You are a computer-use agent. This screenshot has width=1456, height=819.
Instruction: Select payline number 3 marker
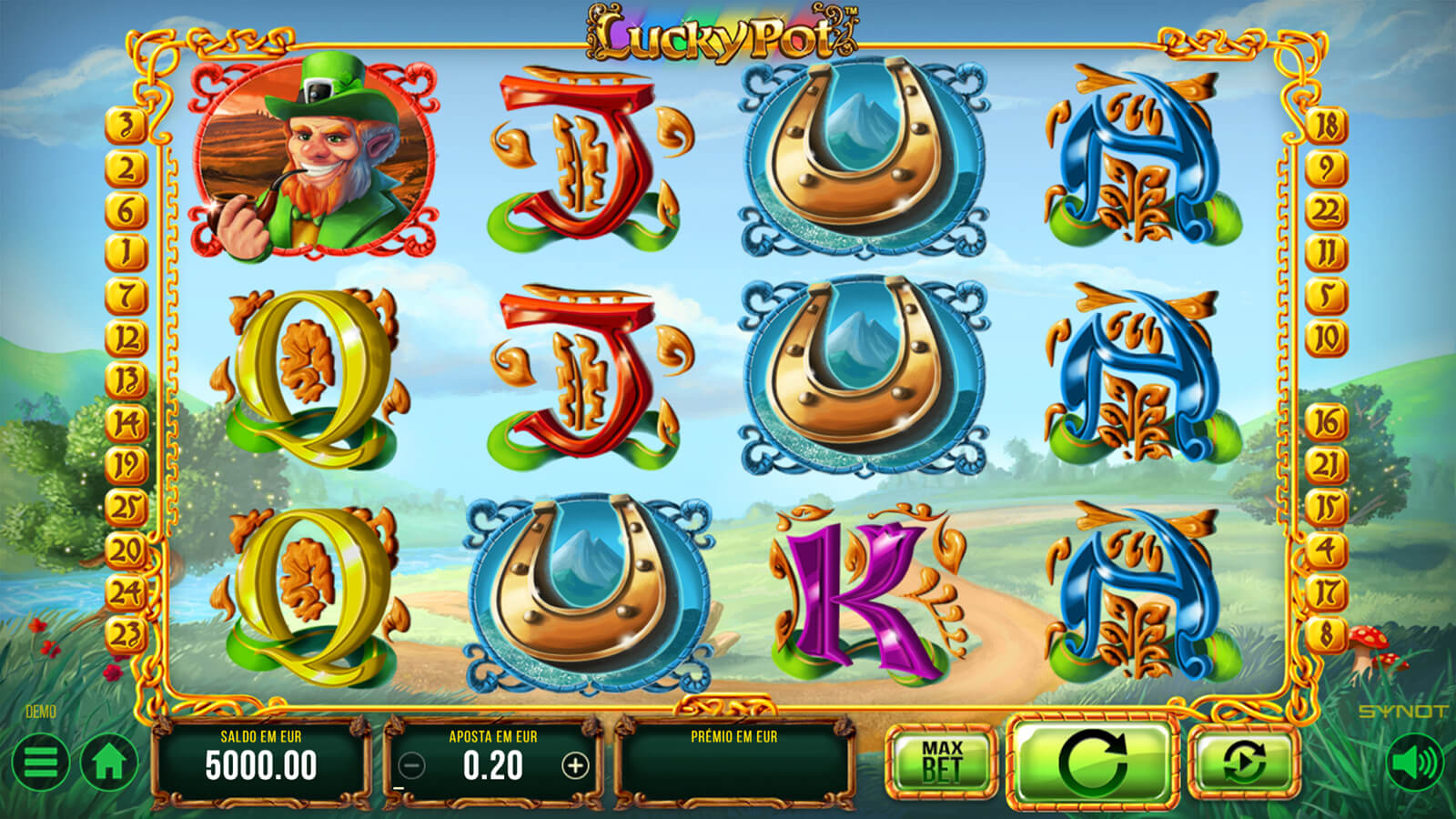[126, 126]
